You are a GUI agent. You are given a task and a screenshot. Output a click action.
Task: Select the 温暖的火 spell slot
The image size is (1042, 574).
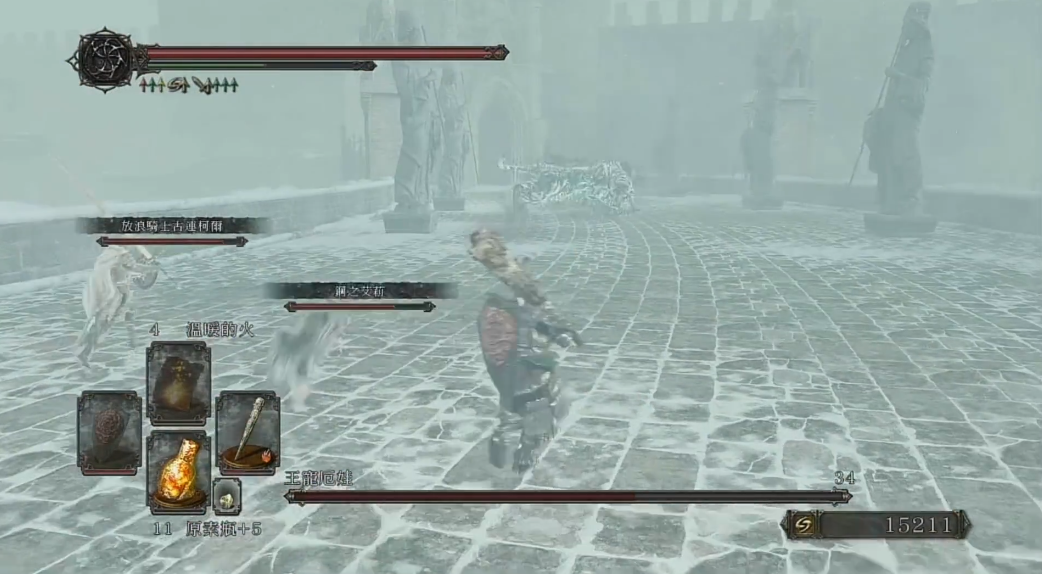coord(179,383)
